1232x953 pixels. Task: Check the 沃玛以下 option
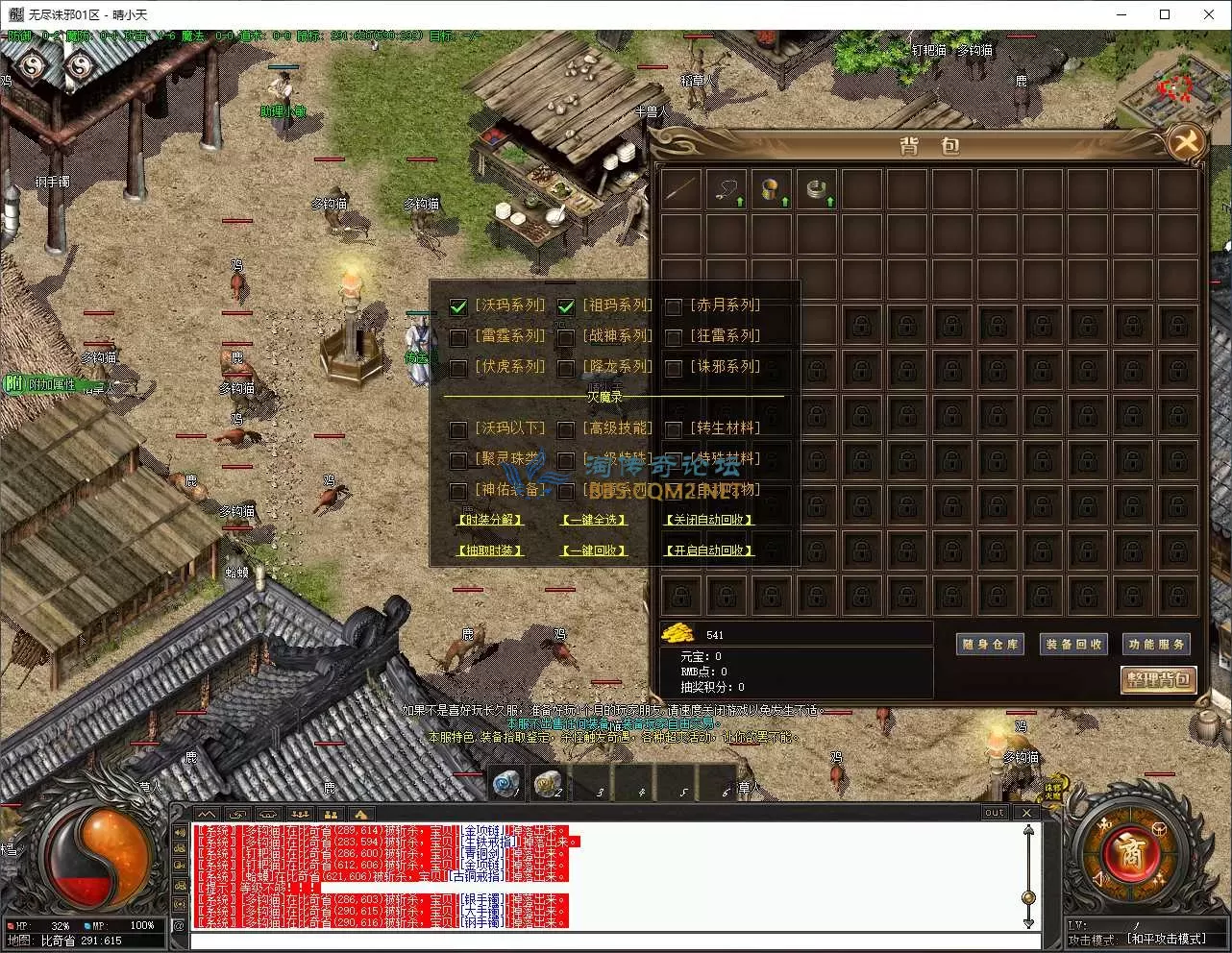coord(458,430)
